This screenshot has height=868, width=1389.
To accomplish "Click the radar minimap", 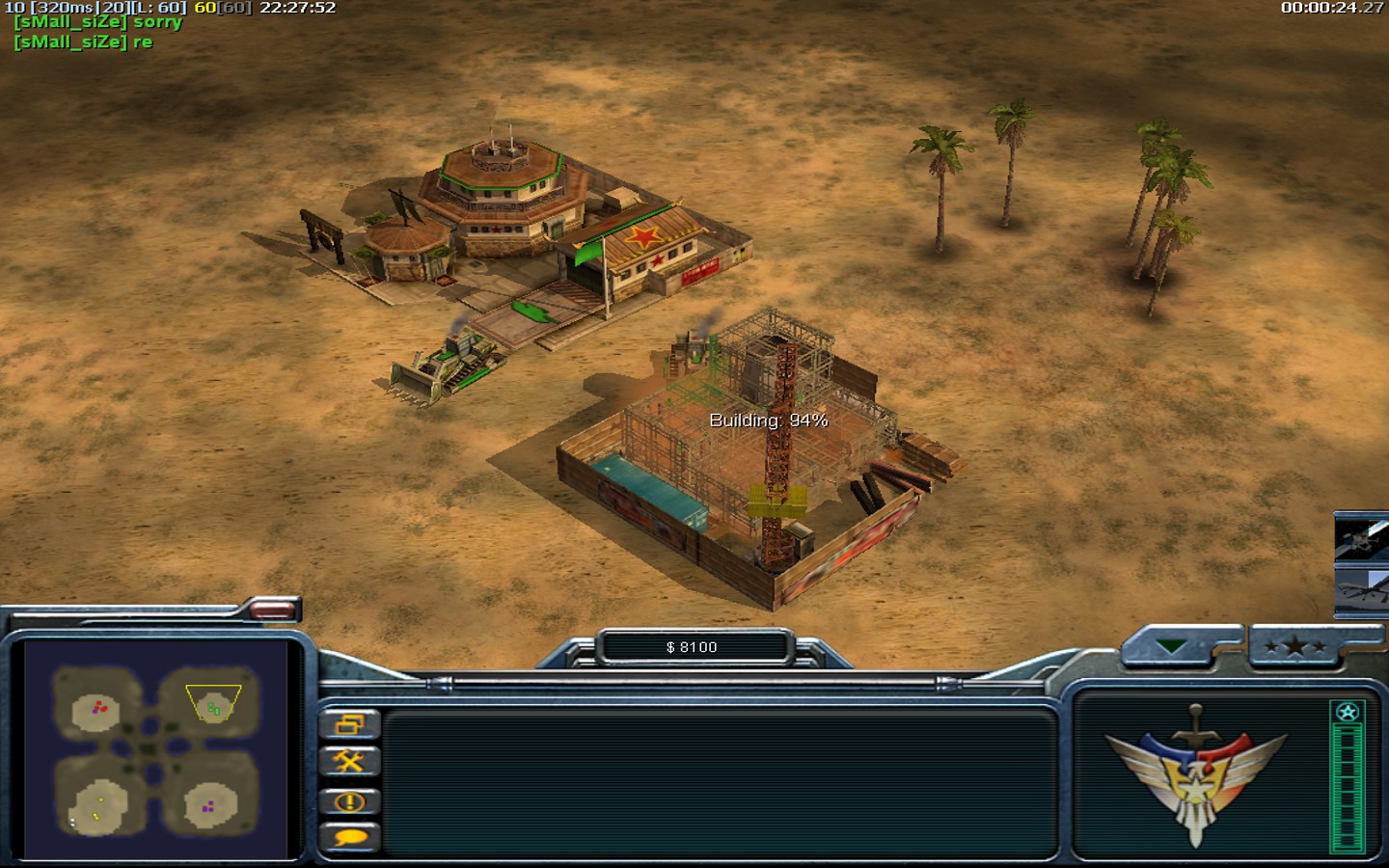I will [155, 749].
